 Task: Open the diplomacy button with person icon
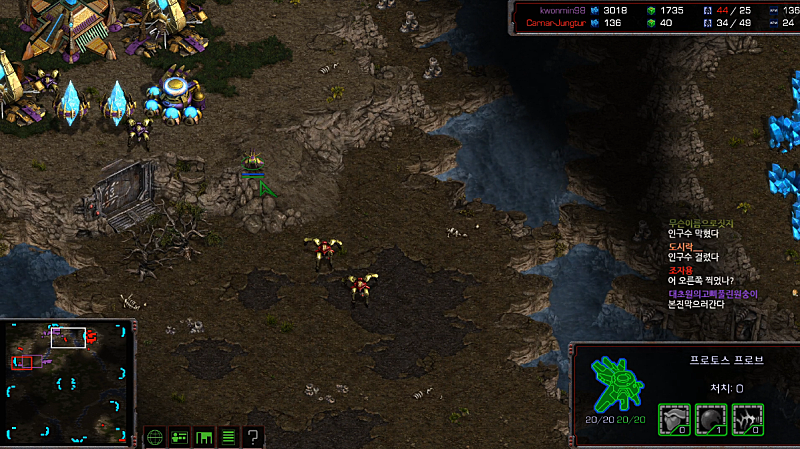180,436
